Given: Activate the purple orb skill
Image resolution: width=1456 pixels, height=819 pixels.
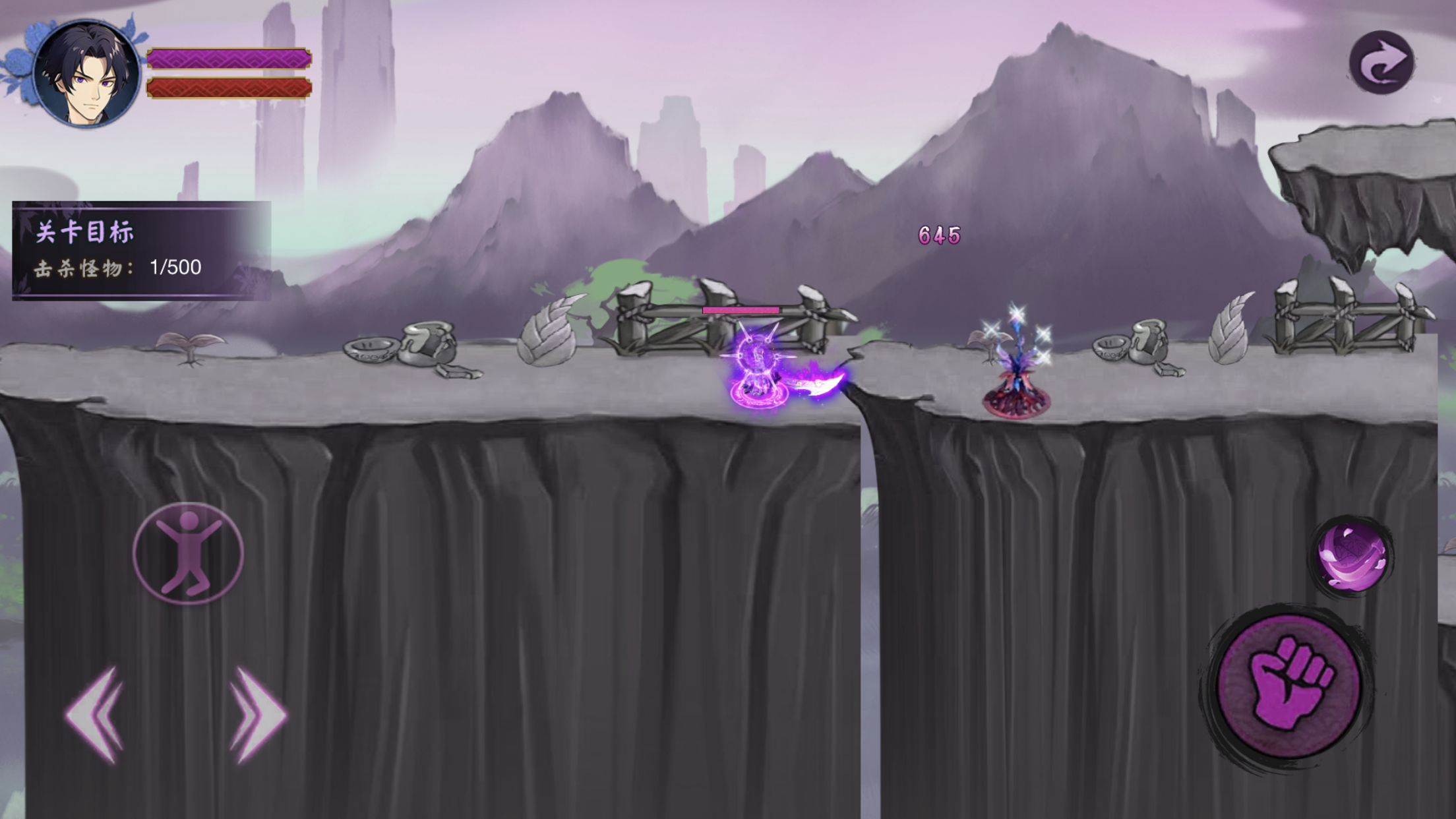Looking at the screenshot, I should (1351, 557).
